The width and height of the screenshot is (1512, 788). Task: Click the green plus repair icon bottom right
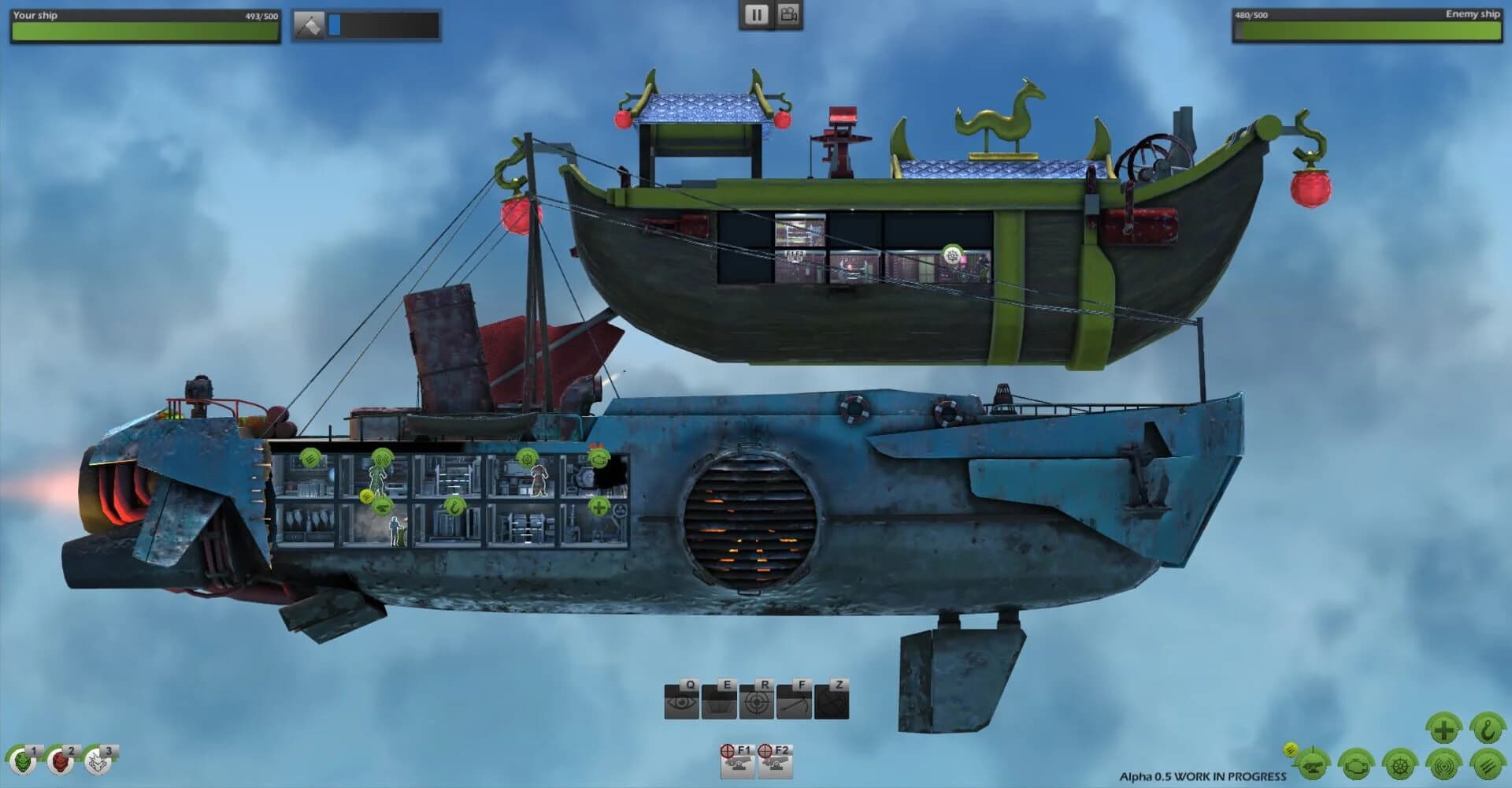pos(1443,727)
